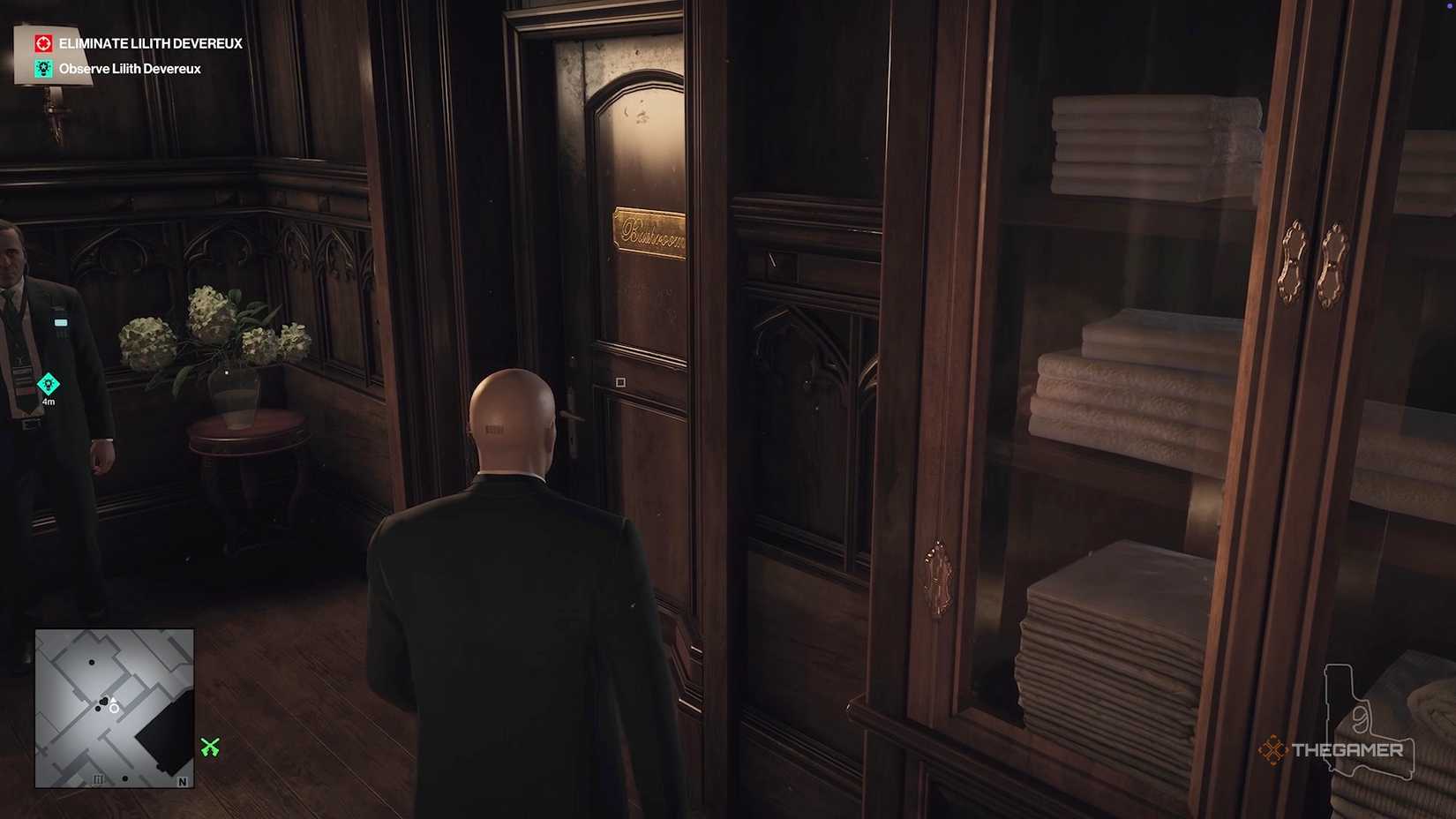Click the player arrow on the minimap

tap(113, 699)
